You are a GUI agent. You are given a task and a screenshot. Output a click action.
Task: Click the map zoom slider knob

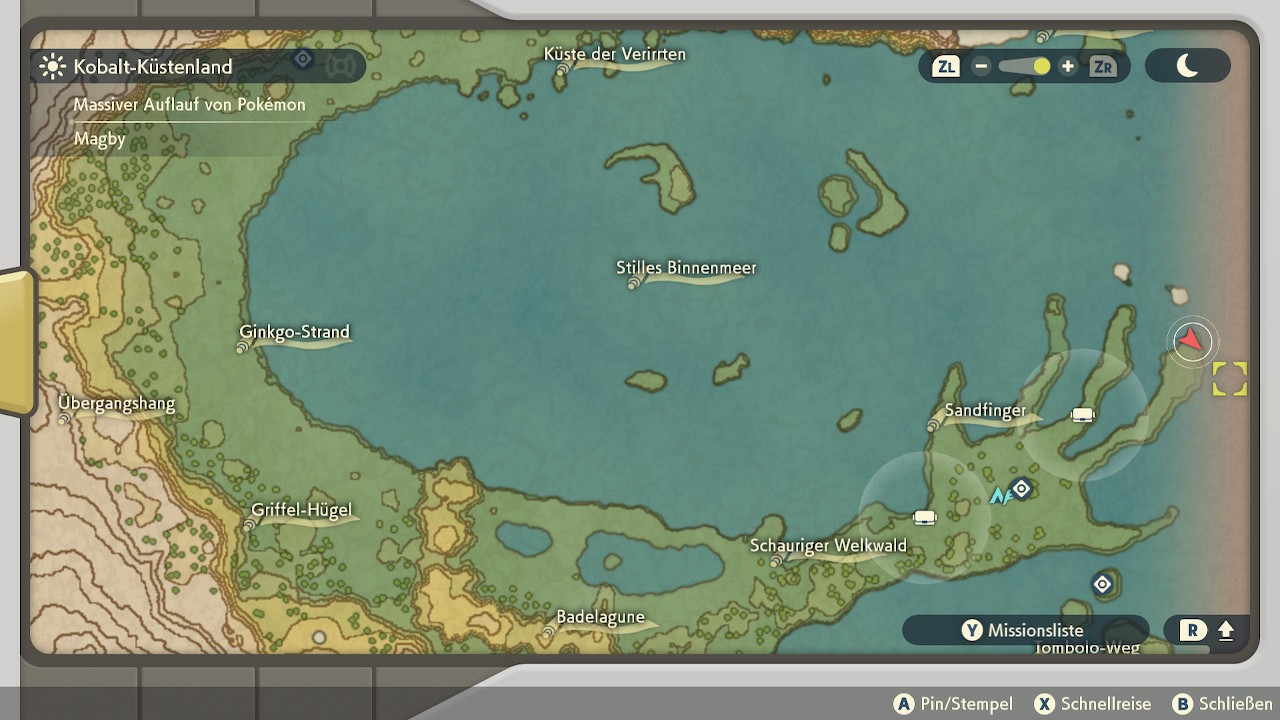pos(1041,67)
